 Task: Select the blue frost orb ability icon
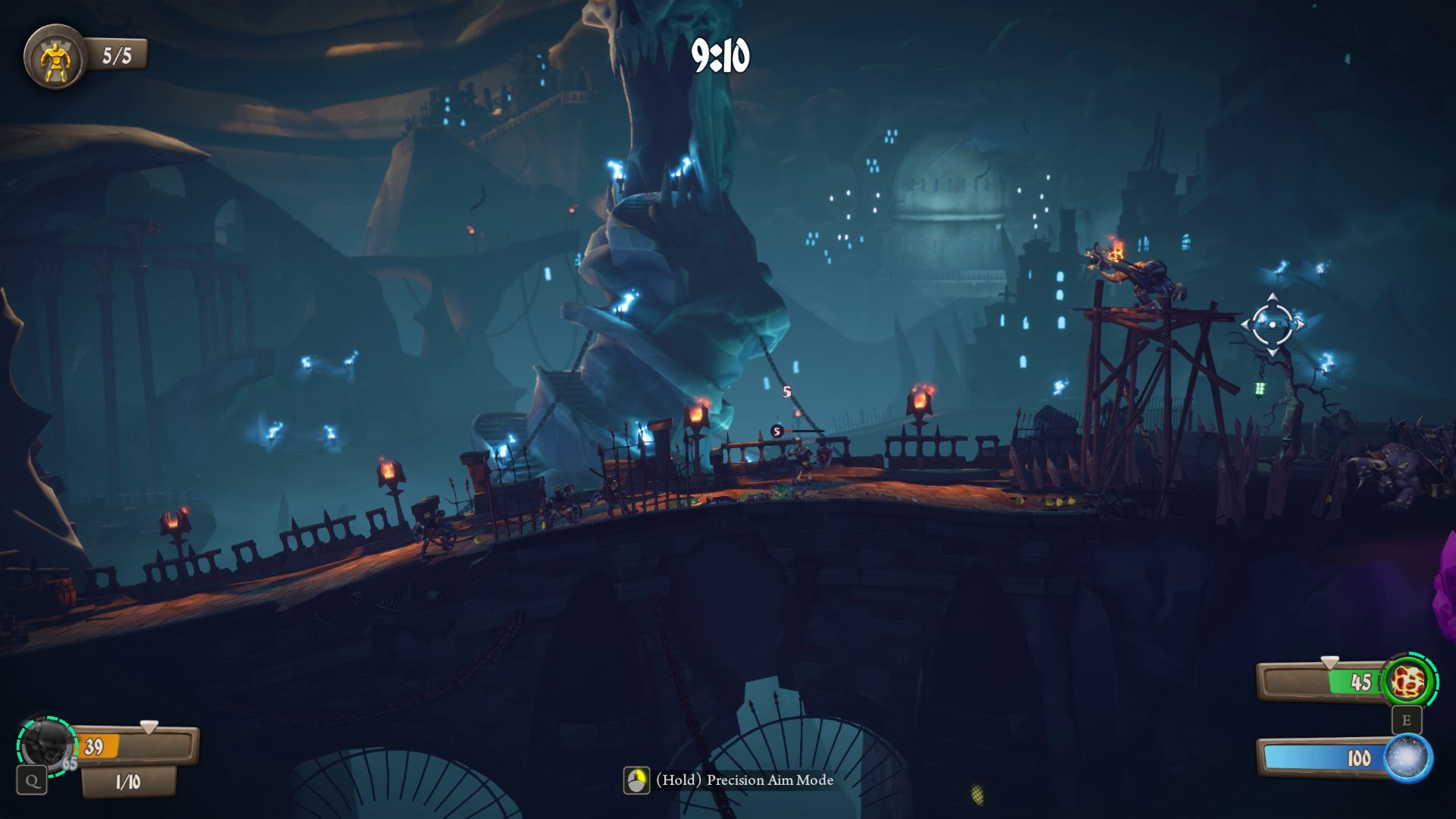(x=1407, y=758)
